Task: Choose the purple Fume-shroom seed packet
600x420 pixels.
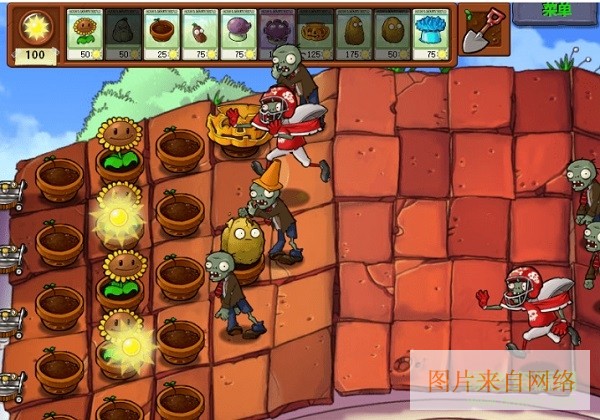Action: tap(238, 32)
